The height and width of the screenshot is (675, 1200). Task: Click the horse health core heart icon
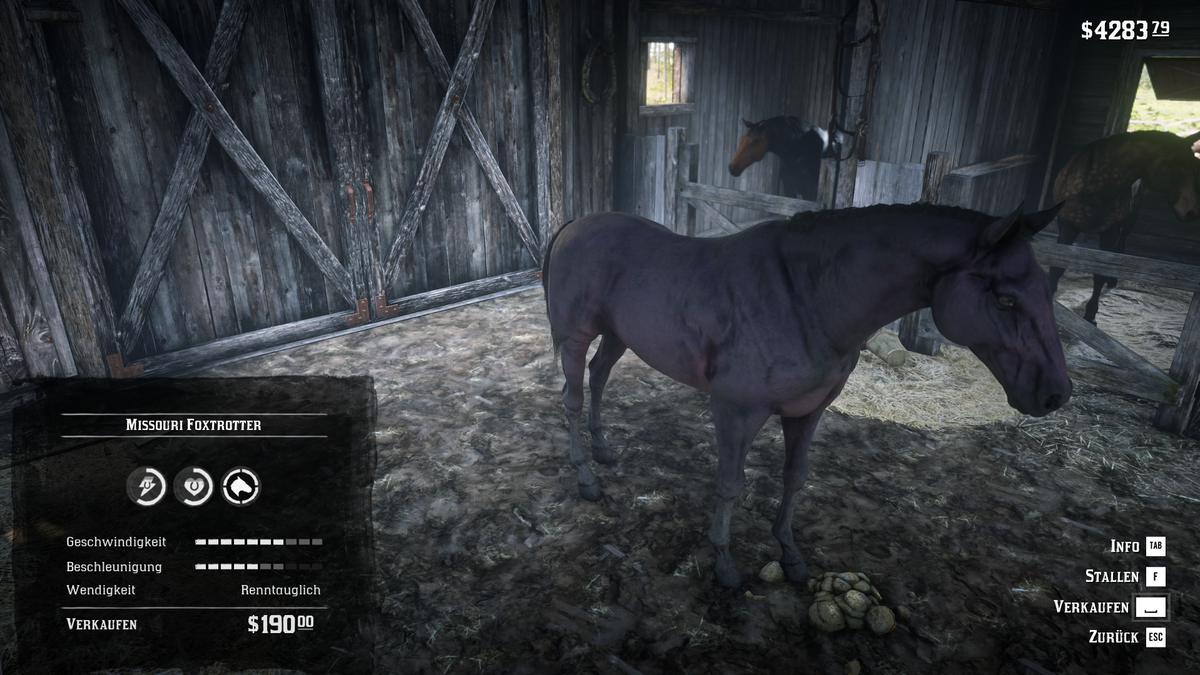tap(193, 487)
